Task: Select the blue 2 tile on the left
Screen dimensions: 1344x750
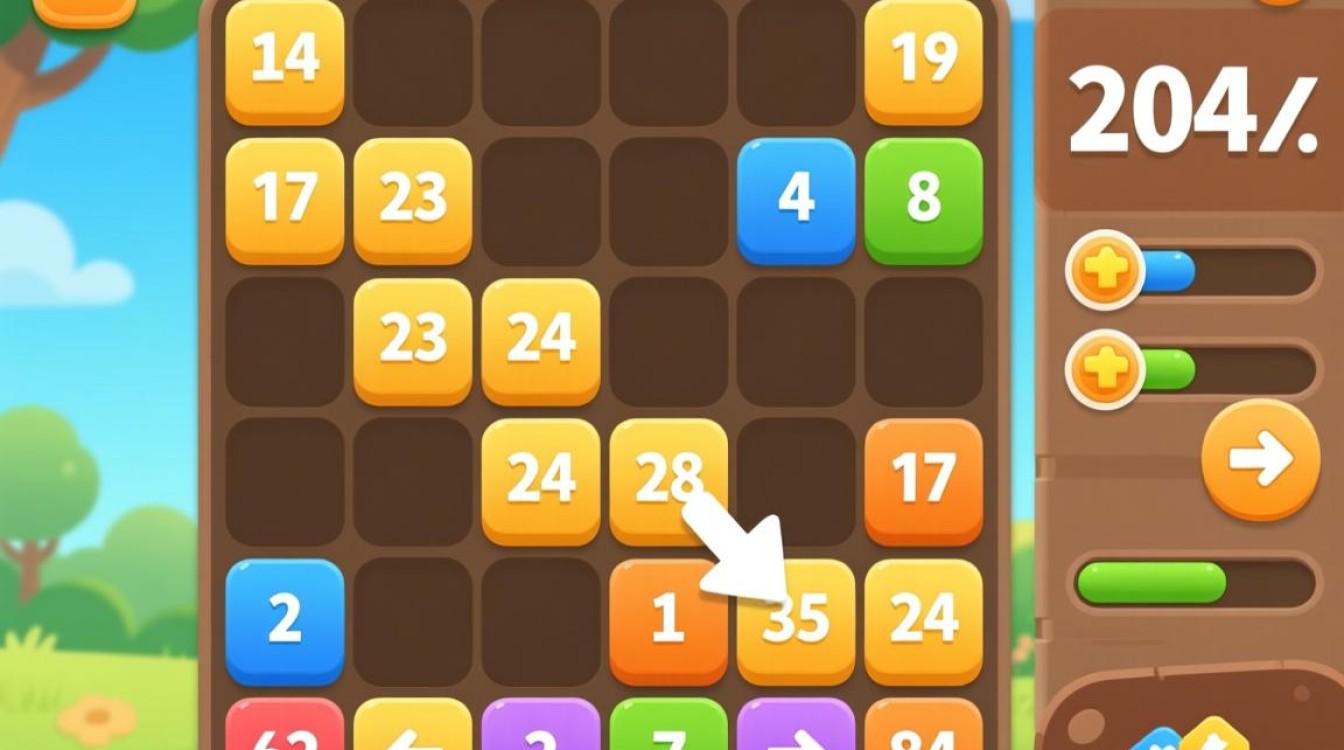Action: point(283,618)
